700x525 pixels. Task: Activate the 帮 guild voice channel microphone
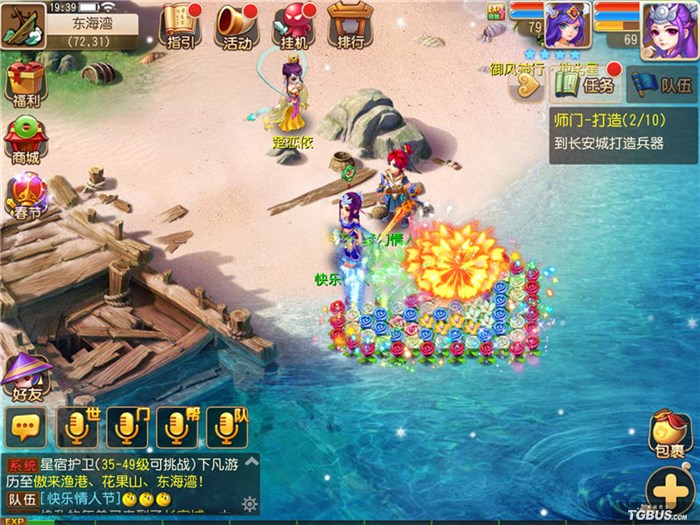tap(177, 427)
